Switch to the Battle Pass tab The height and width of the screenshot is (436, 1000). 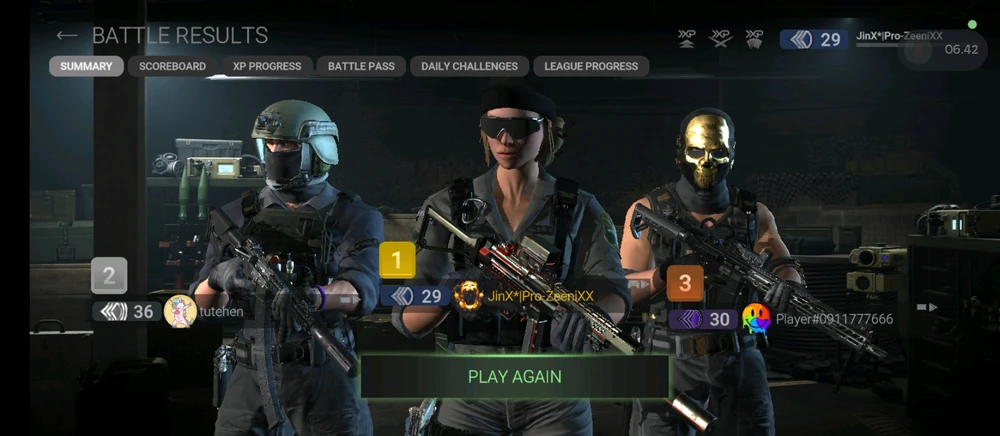click(x=361, y=67)
